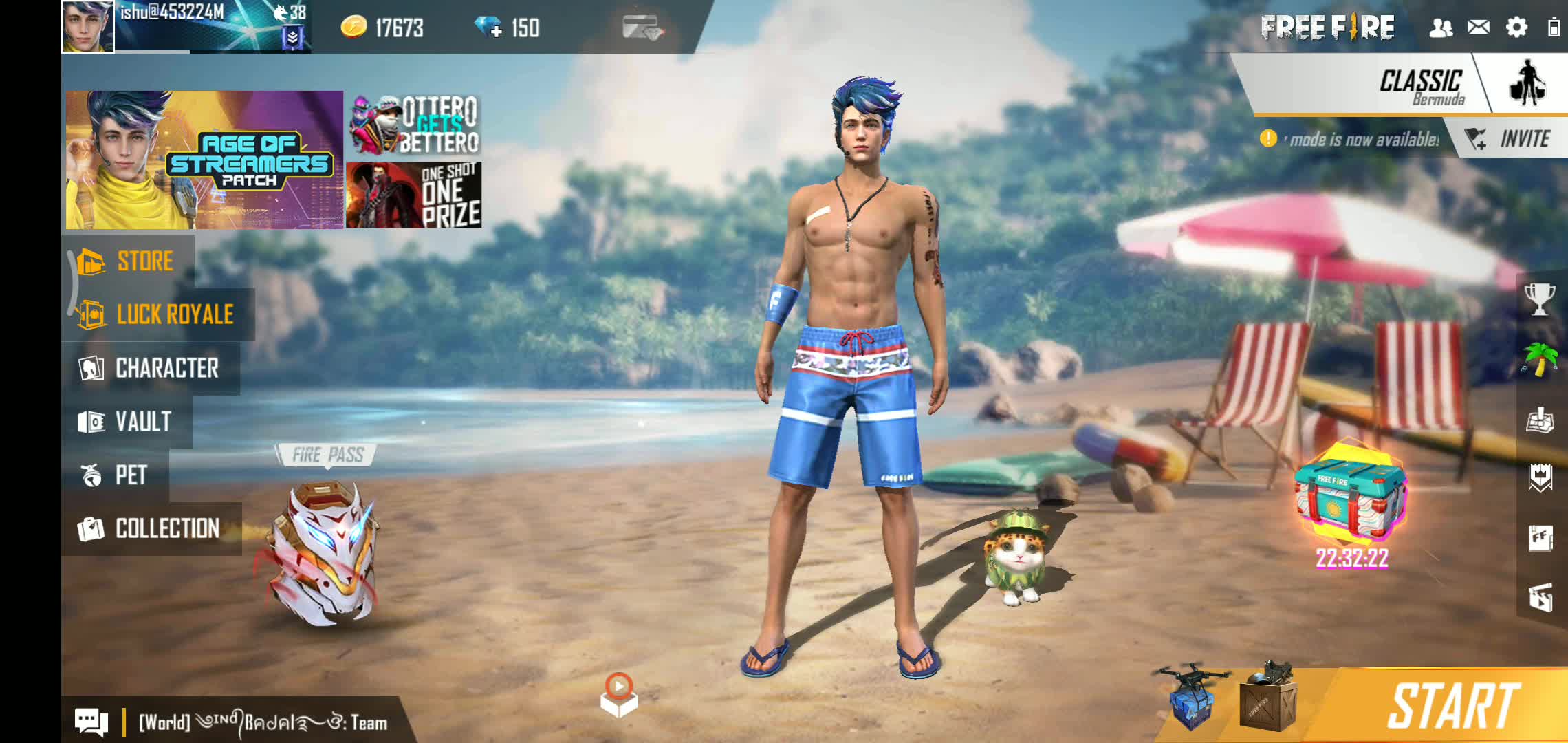Check the mail envelope icon
The width and height of the screenshot is (1568, 743).
coord(1479,28)
